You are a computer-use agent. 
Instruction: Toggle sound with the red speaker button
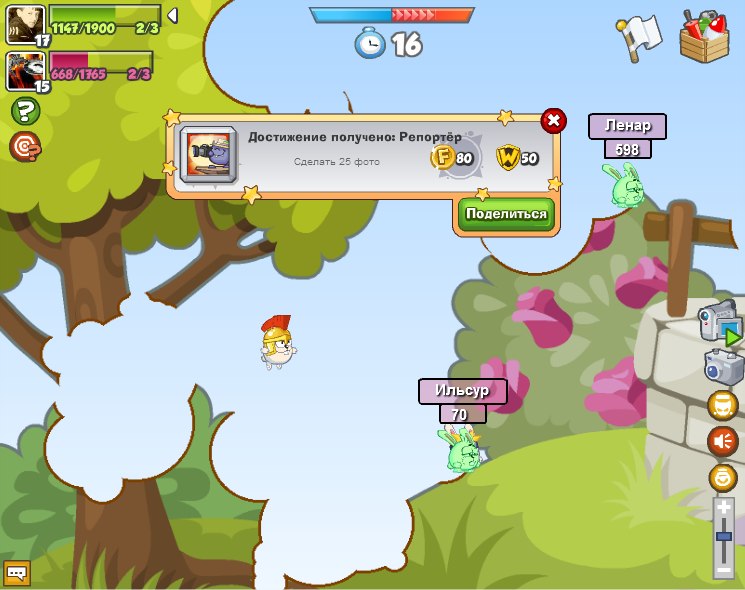click(x=722, y=441)
